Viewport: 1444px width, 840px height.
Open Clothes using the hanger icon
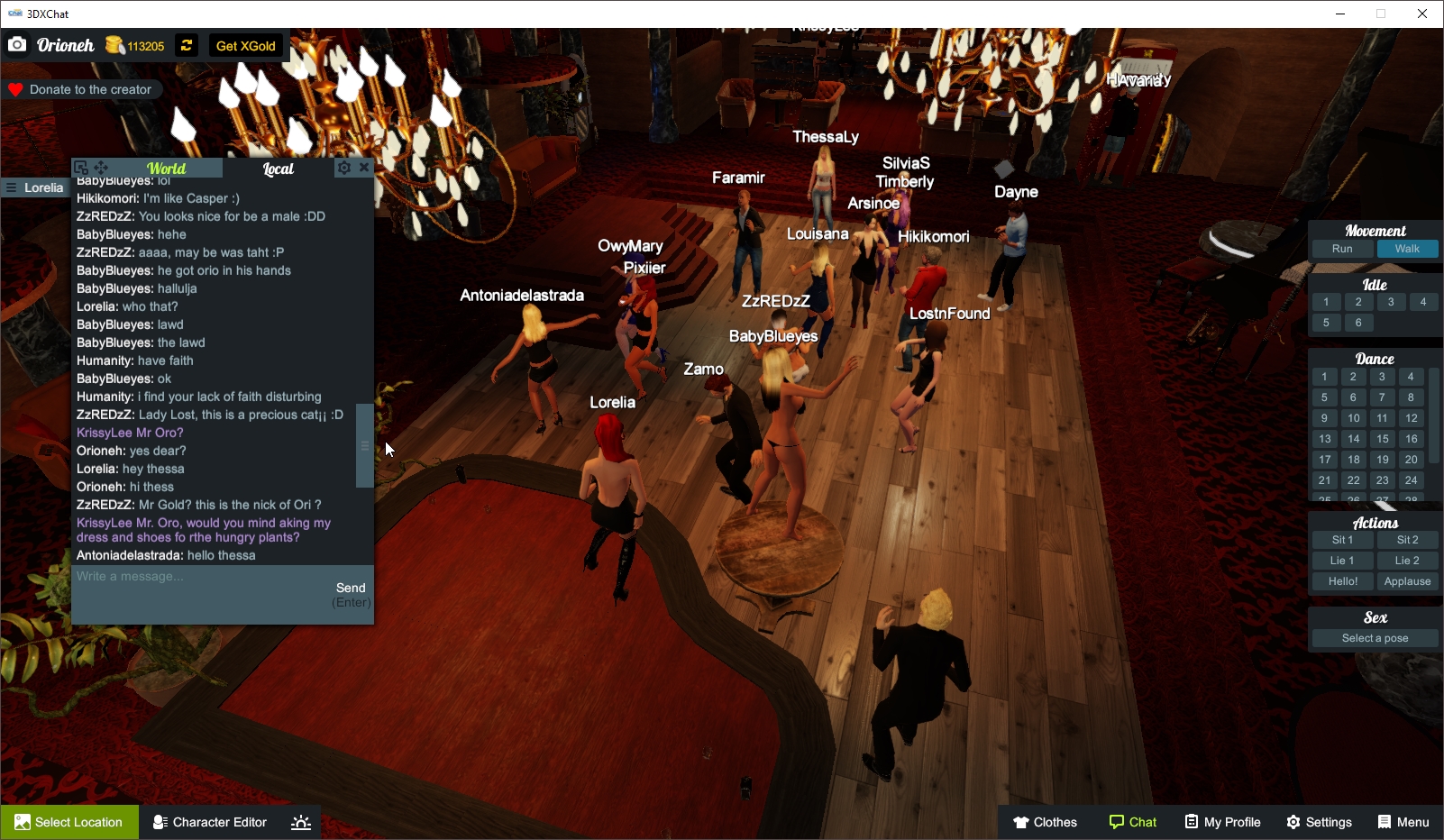click(1021, 821)
